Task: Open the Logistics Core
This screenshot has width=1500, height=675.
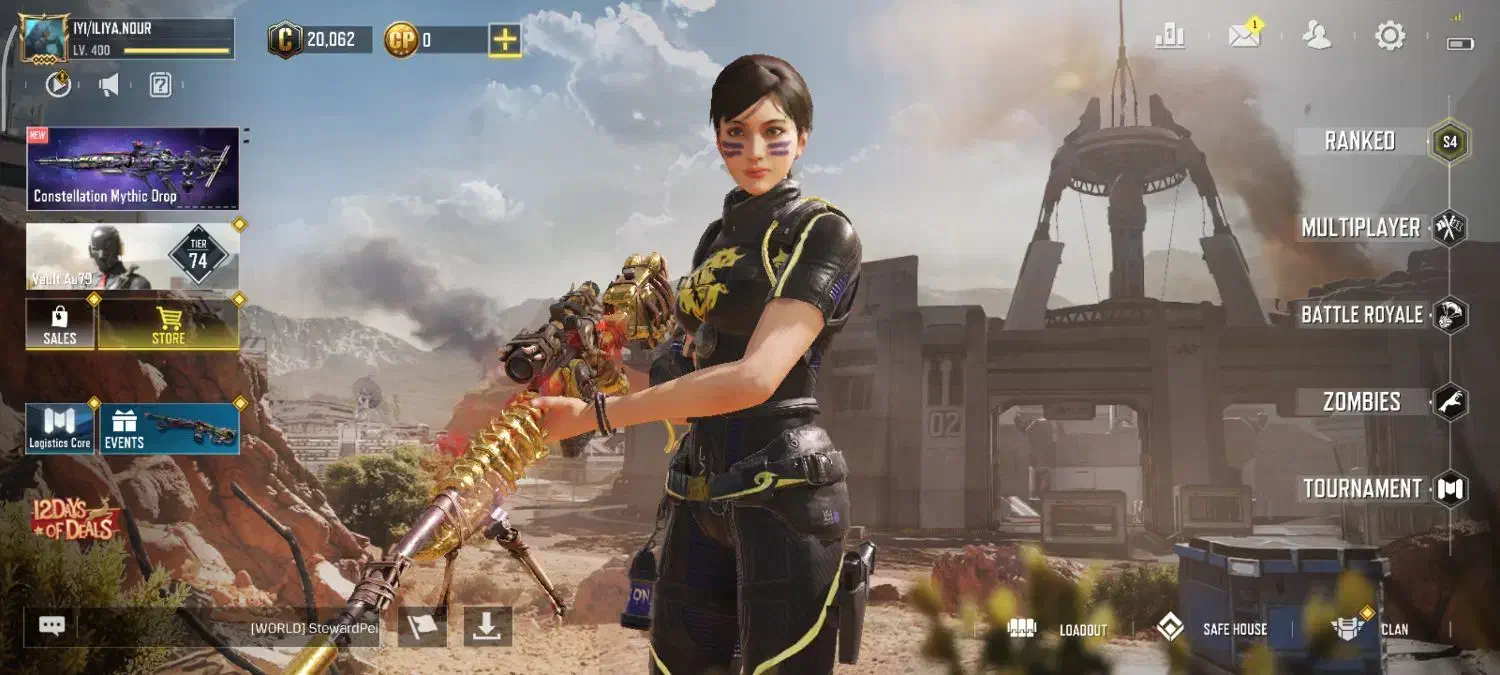Action: (x=60, y=428)
